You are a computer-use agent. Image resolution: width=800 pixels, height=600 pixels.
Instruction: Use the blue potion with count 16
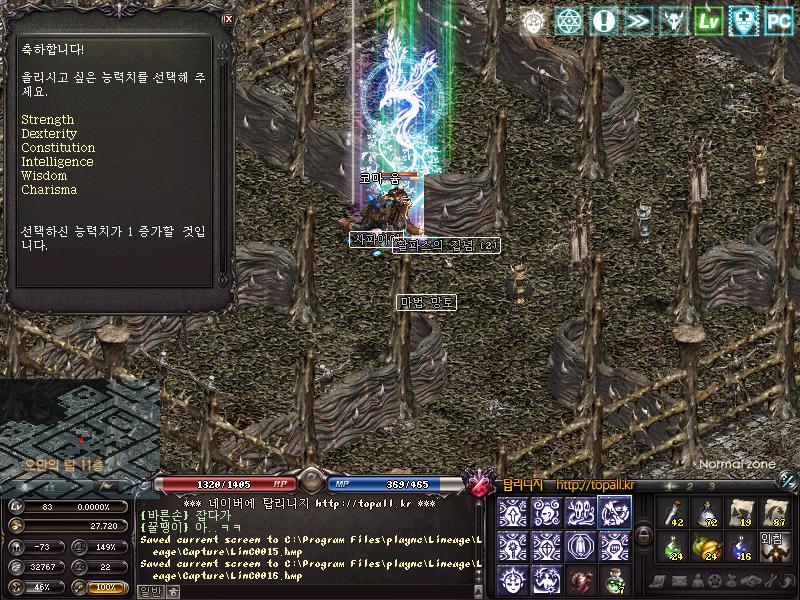click(741, 546)
